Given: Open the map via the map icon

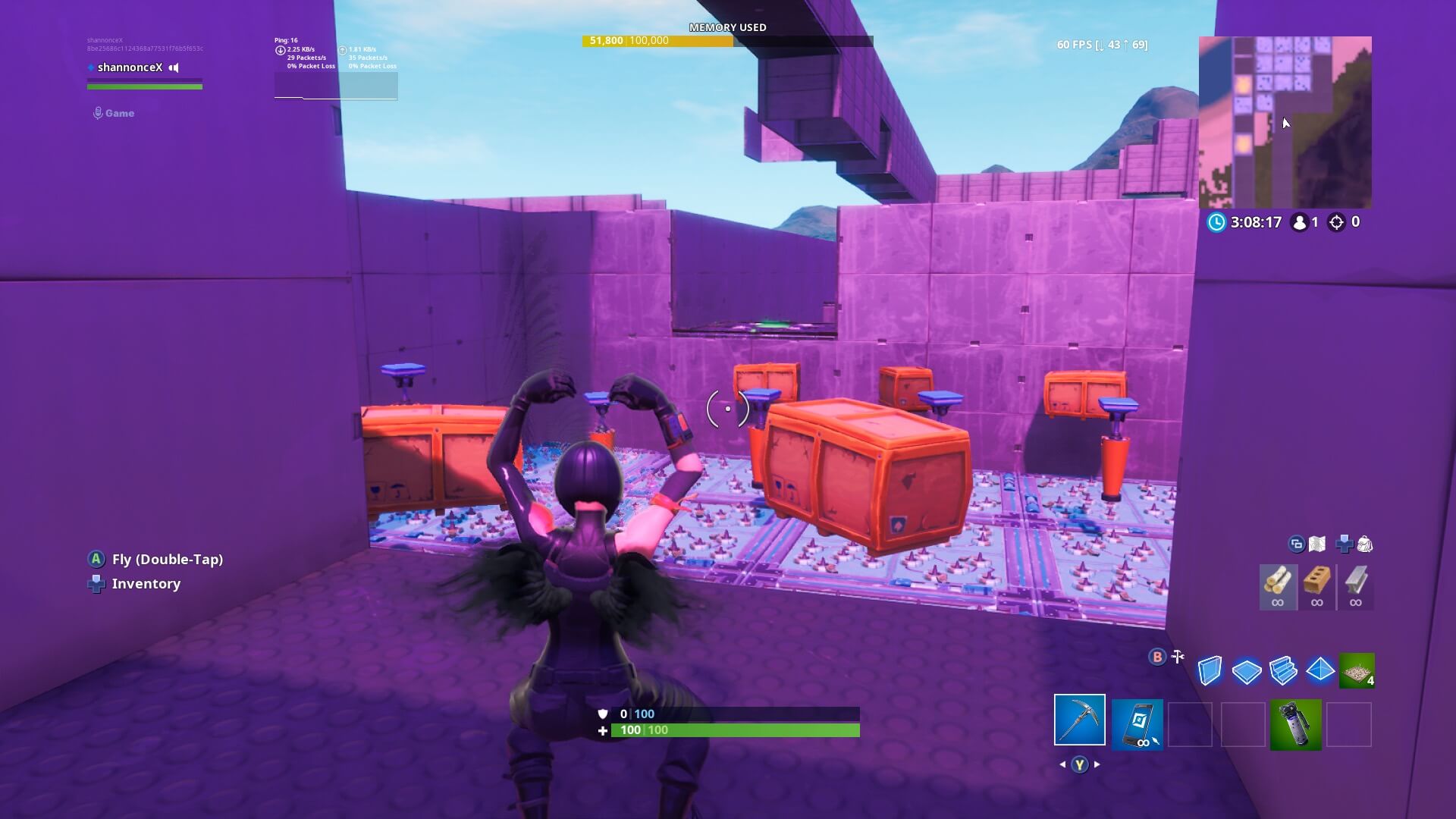Looking at the screenshot, I should coord(1316,544).
